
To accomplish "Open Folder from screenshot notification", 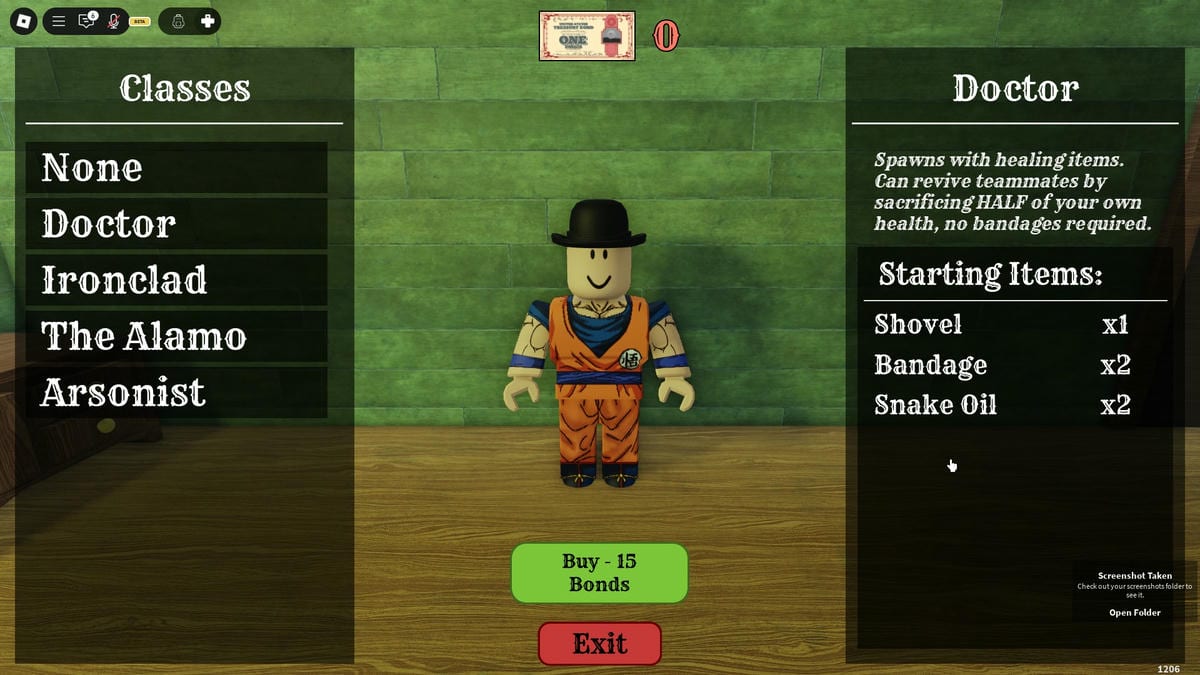I will (x=1134, y=613).
